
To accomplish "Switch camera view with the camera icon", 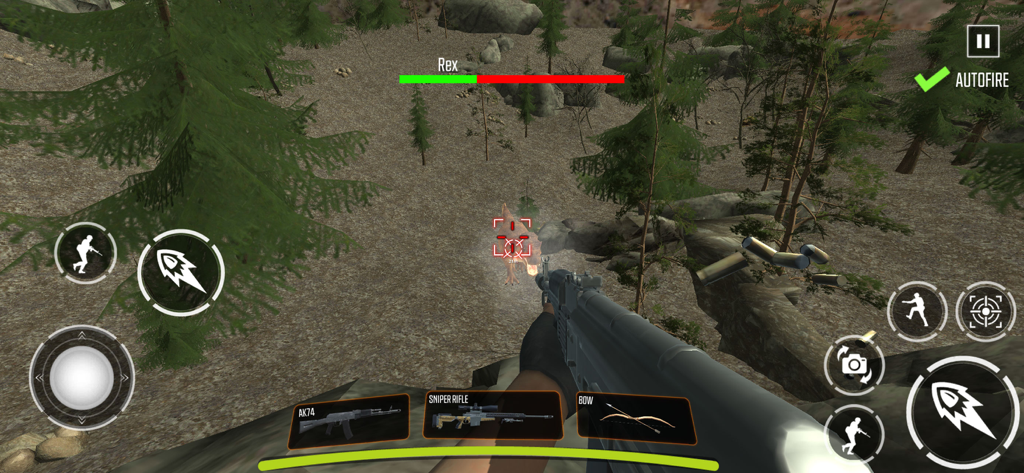I will coord(854,365).
